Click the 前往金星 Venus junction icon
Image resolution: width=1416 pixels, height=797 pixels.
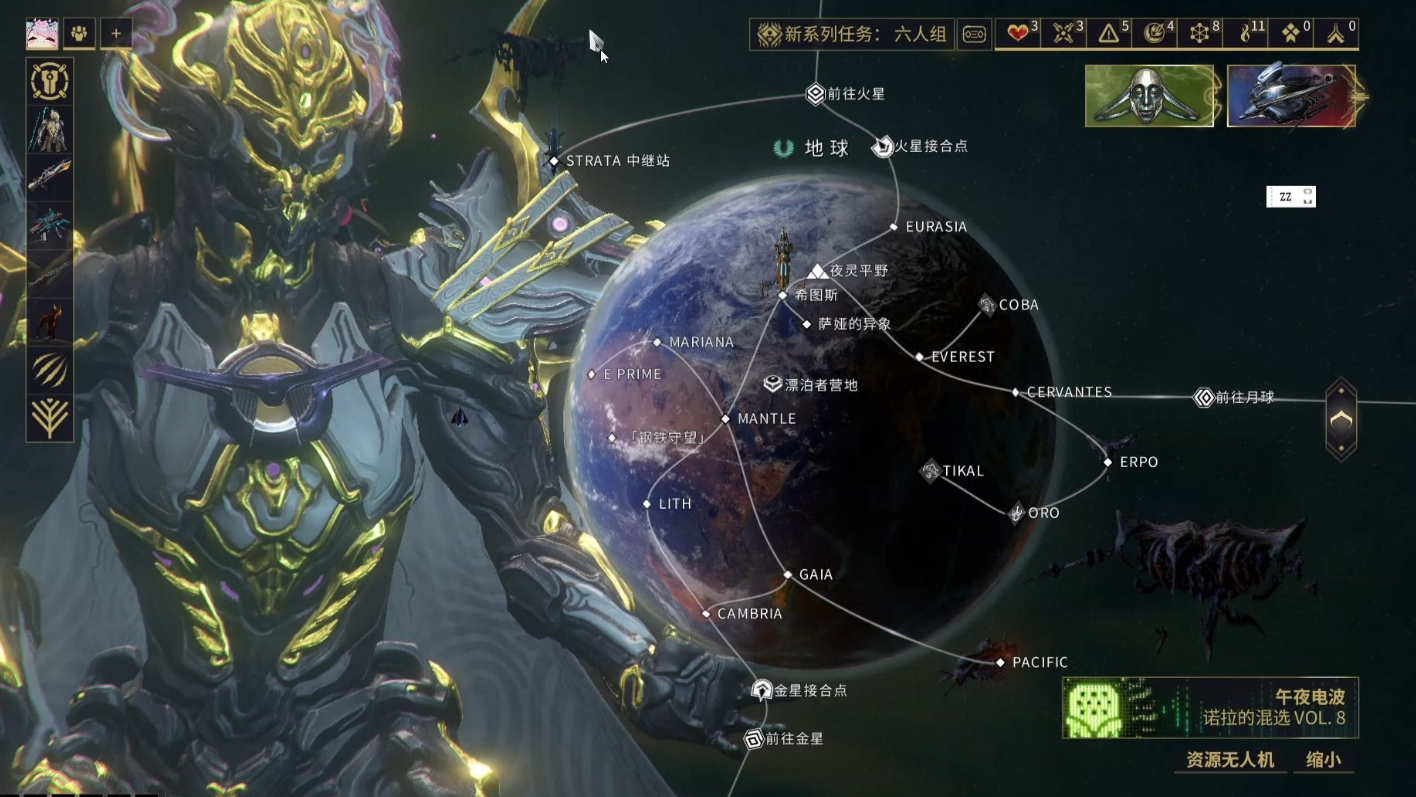(755, 739)
